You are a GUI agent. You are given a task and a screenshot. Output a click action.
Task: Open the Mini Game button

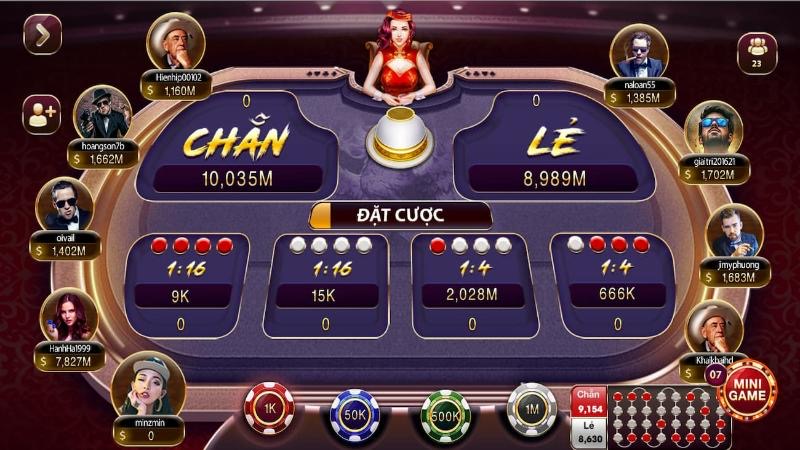(748, 390)
